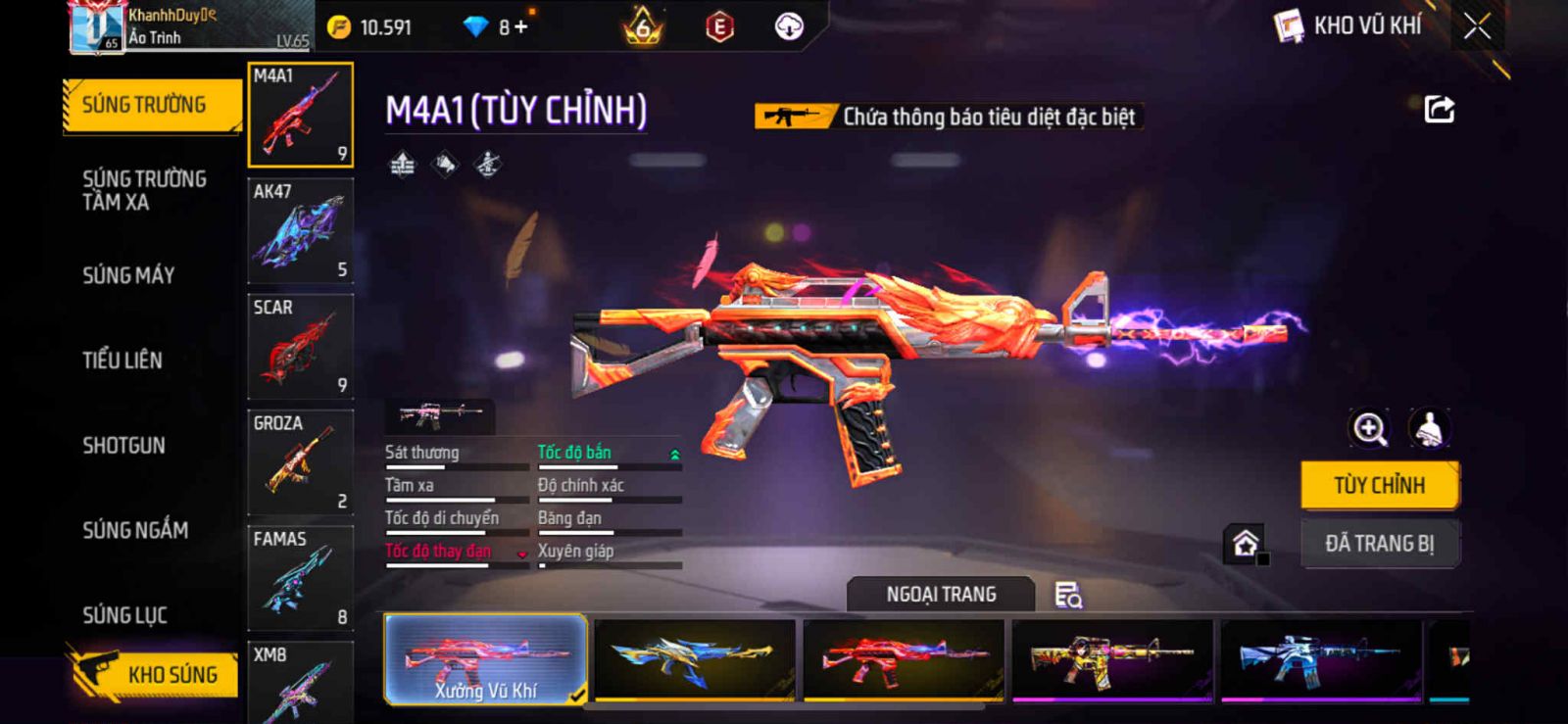This screenshot has width=1568, height=724.
Task: Pick the FAMAS weapon tile
Action: 300,578
